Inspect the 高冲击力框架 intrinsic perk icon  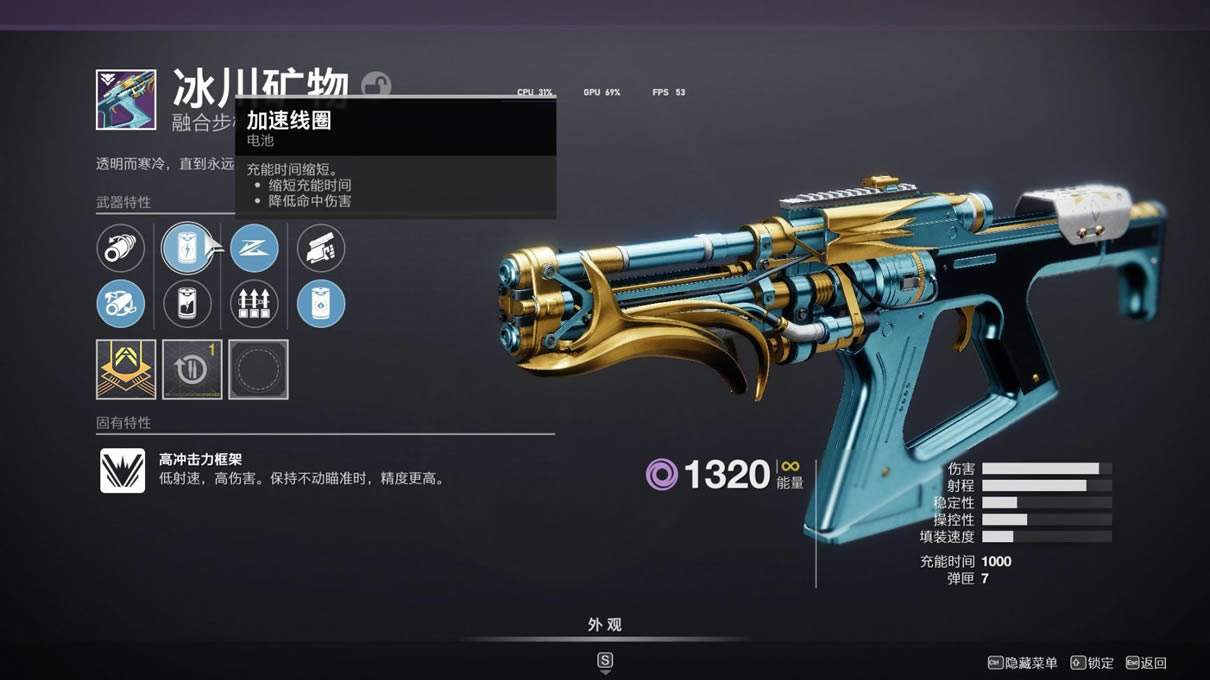tap(122, 470)
